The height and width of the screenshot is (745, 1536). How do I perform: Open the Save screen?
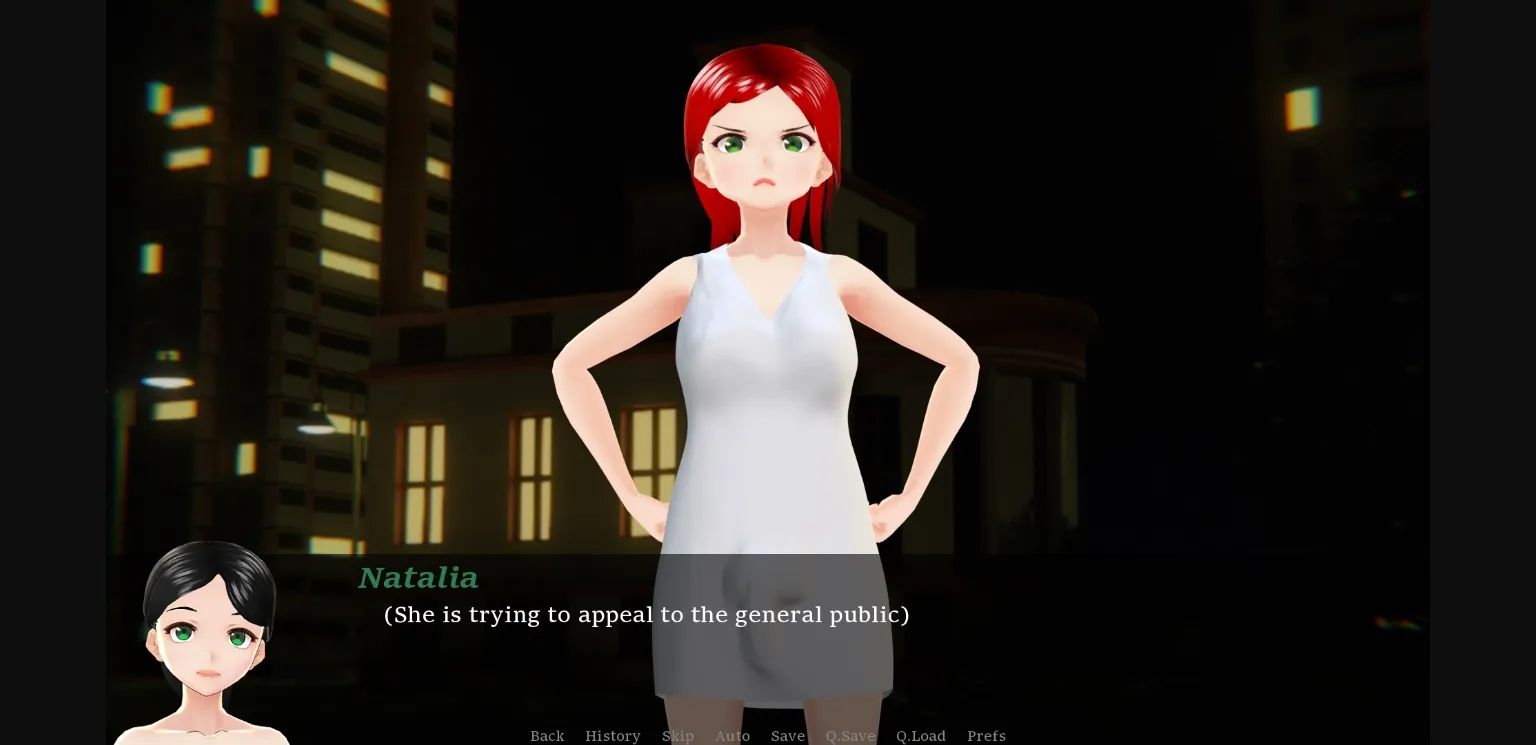click(787, 736)
